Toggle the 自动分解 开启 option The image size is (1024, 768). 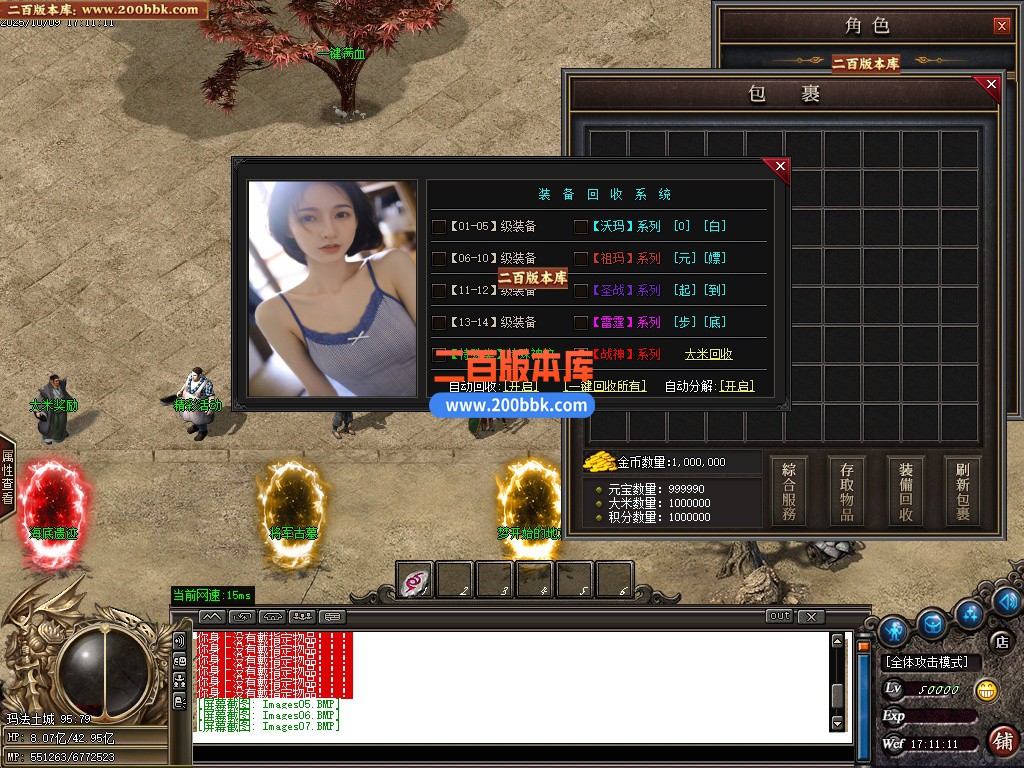click(x=737, y=386)
